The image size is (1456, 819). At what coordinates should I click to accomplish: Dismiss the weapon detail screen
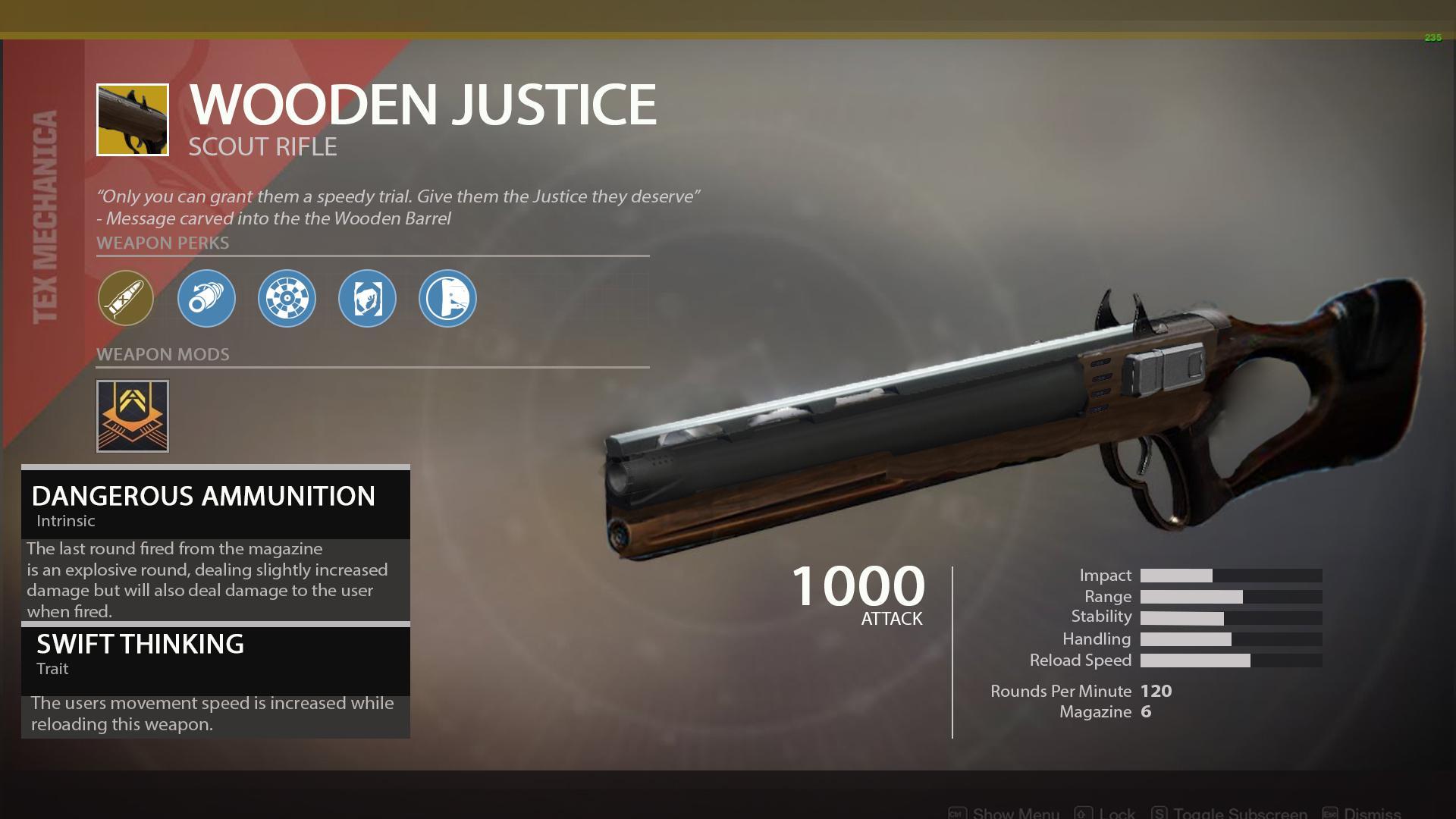1373,814
